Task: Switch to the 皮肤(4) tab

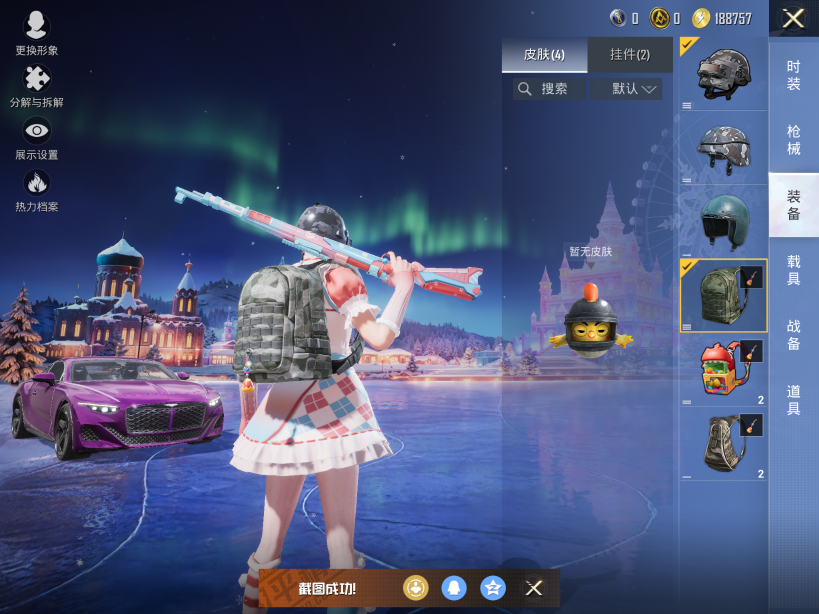Action: pos(544,54)
